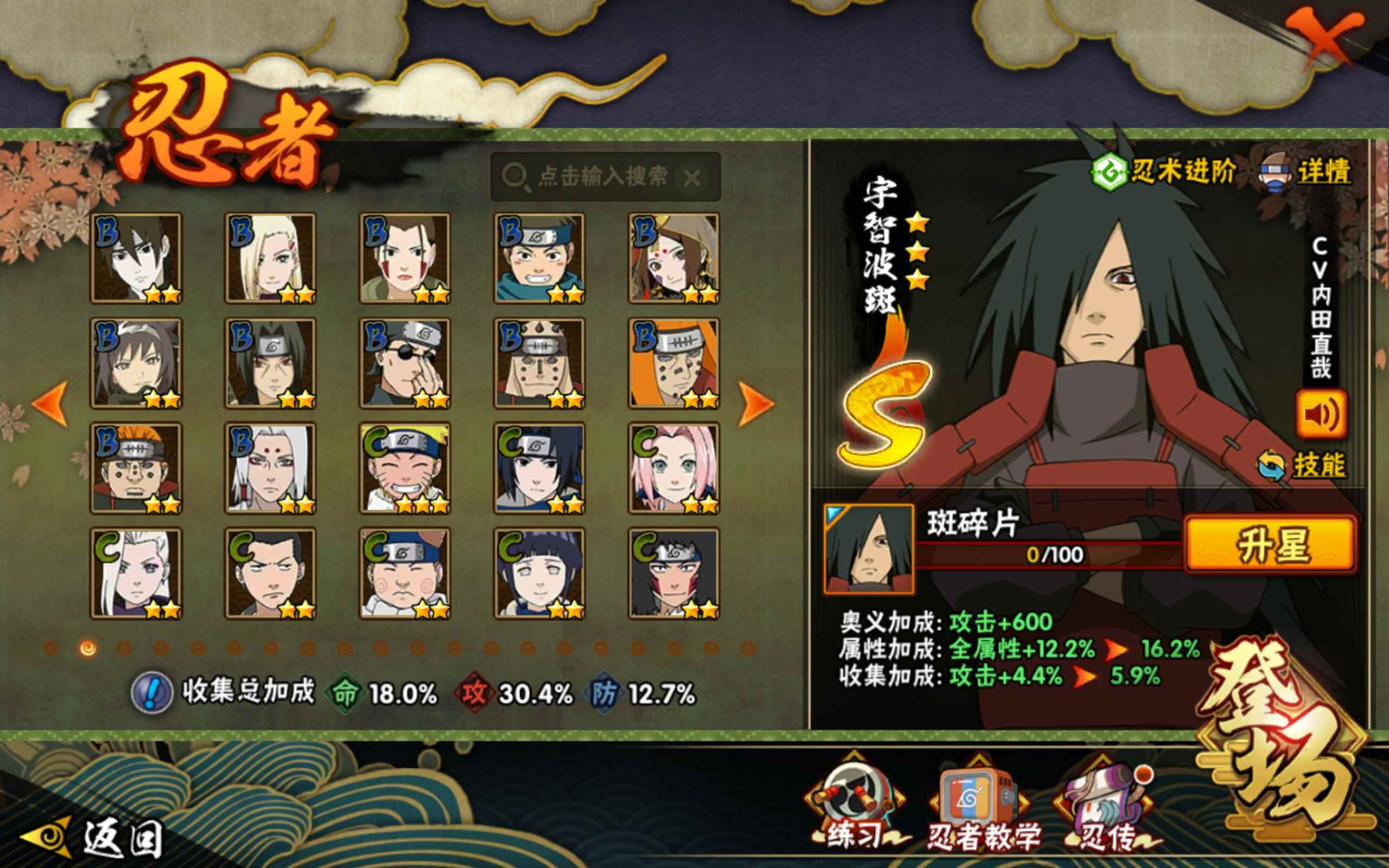The width and height of the screenshot is (1389, 868).
Task: Pick the sunglasses-wearing ninja portrait
Action: (x=405, y=363)
